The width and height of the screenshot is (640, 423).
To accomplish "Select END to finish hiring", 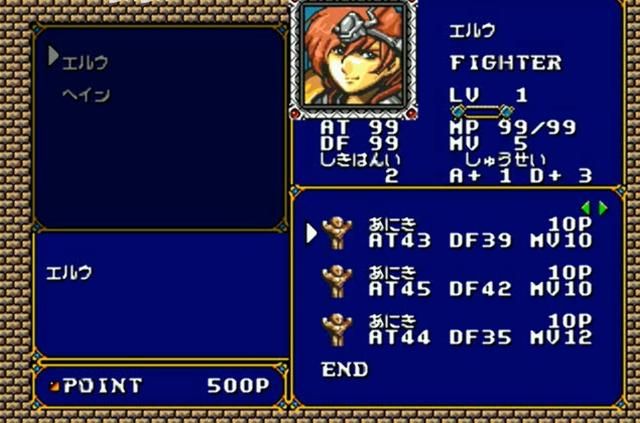I will point(345,369).
